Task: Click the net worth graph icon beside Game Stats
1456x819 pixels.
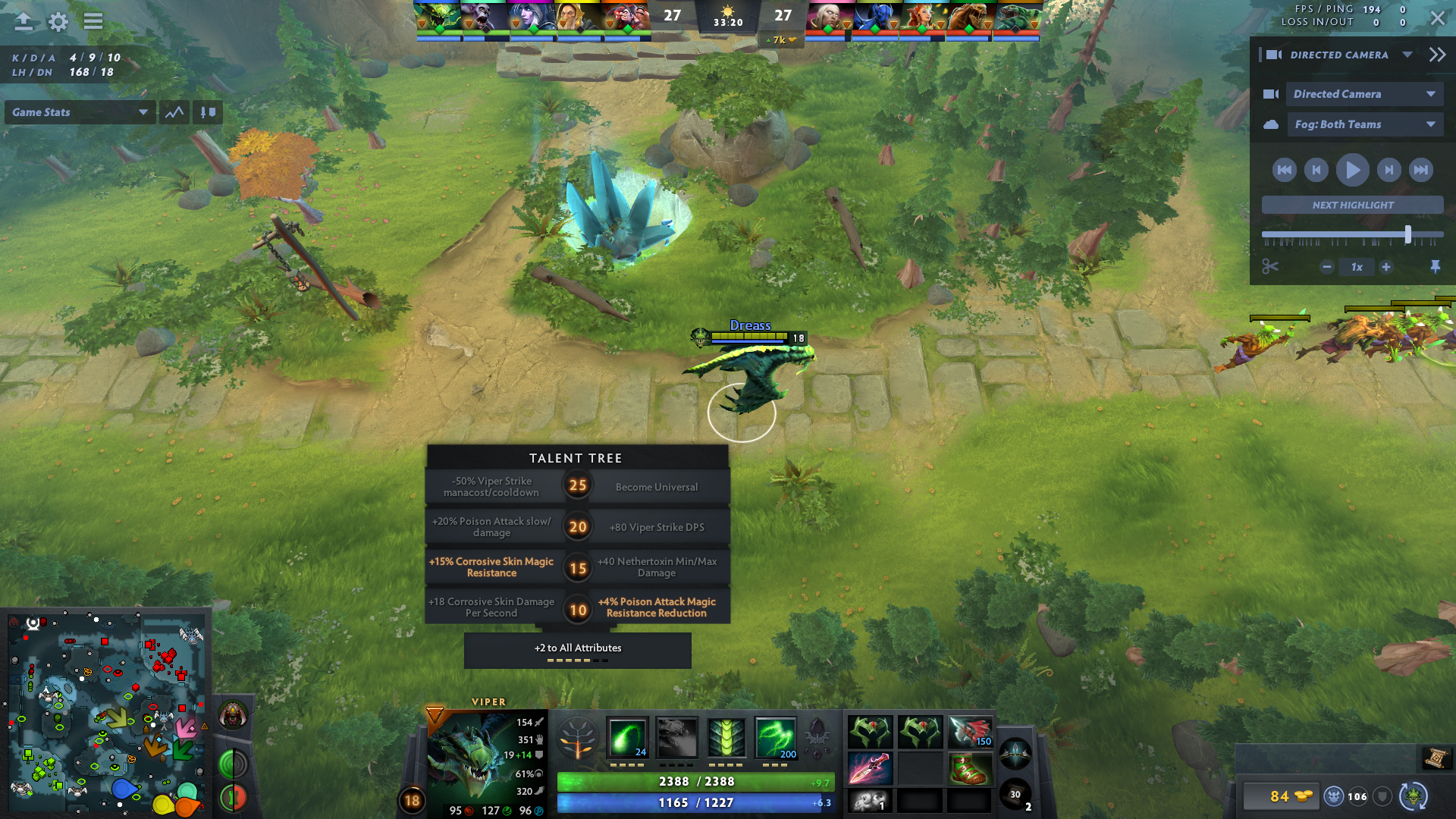Action: (x=174, y=111)
